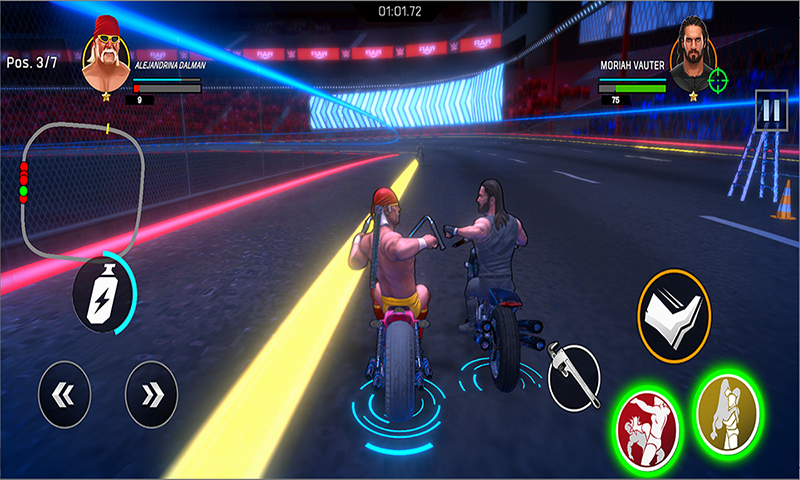Steer left with the left double-arrow button
The width and height of the screenshot is (800, 480).
coord(64,395)
